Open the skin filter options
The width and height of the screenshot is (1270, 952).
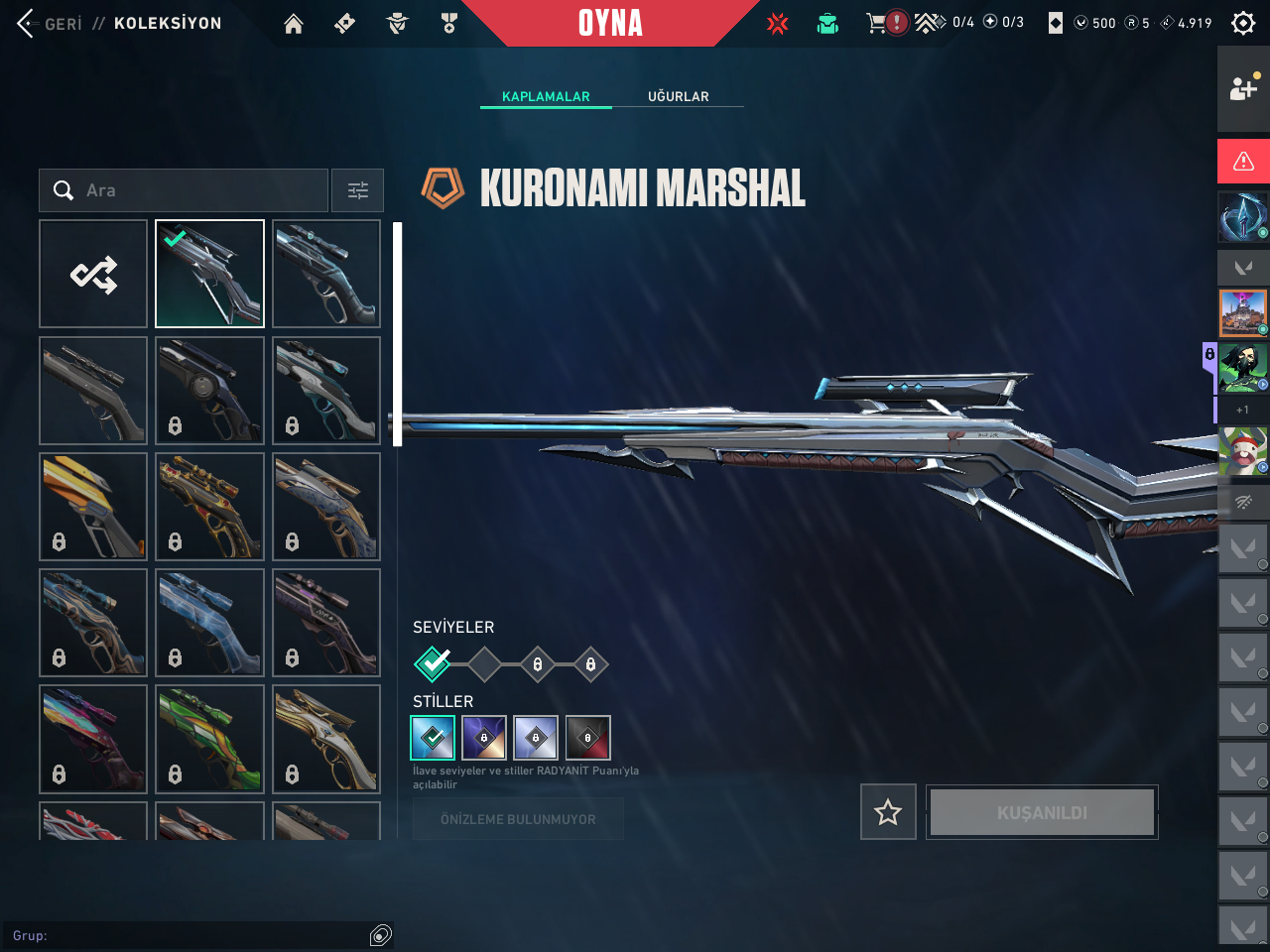(x=357, y=190)
